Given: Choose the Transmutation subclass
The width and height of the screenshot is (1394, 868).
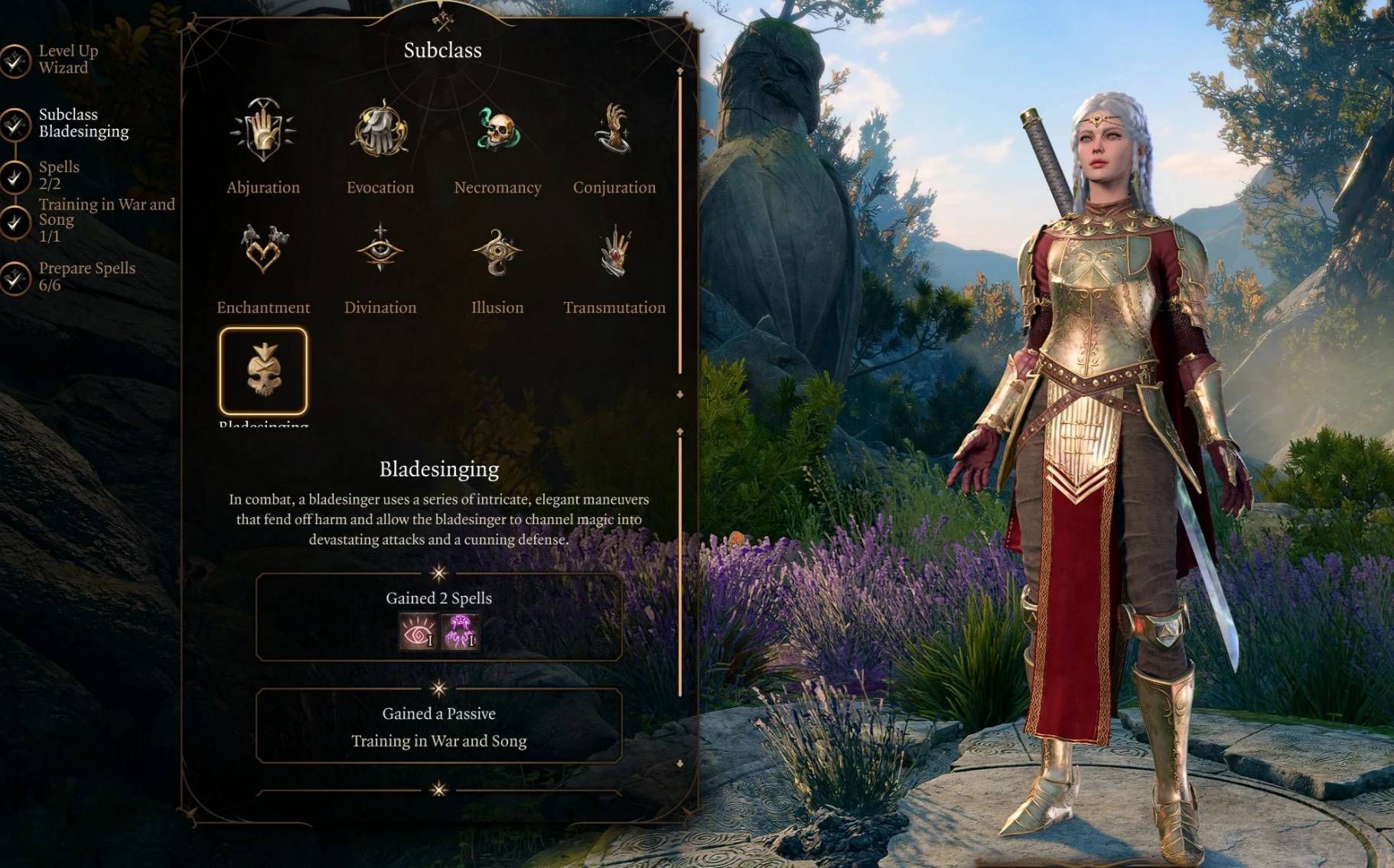Looking at the screenshot, I should coord(614,250).
